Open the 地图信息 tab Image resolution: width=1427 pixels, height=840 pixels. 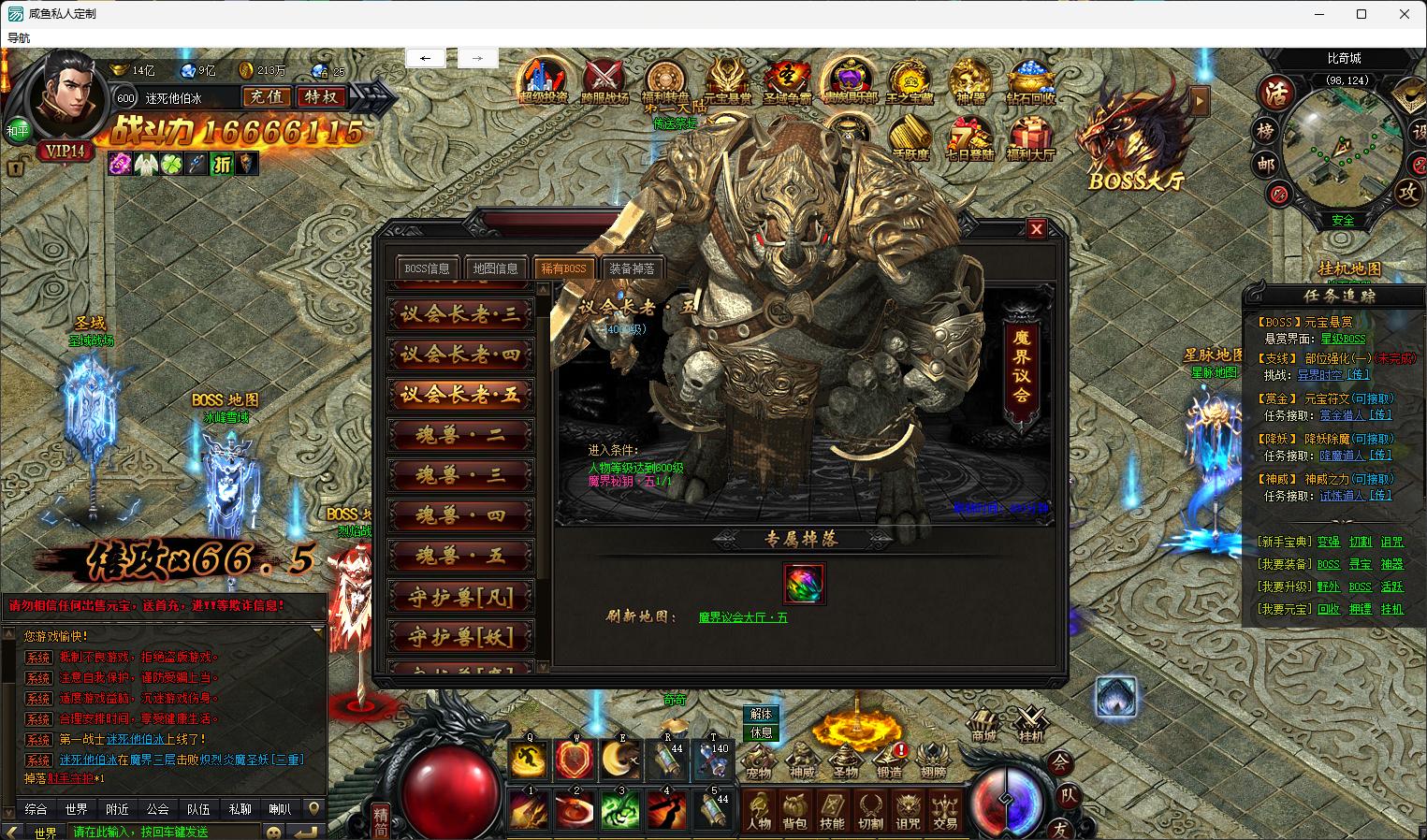[x=495, y=268]
